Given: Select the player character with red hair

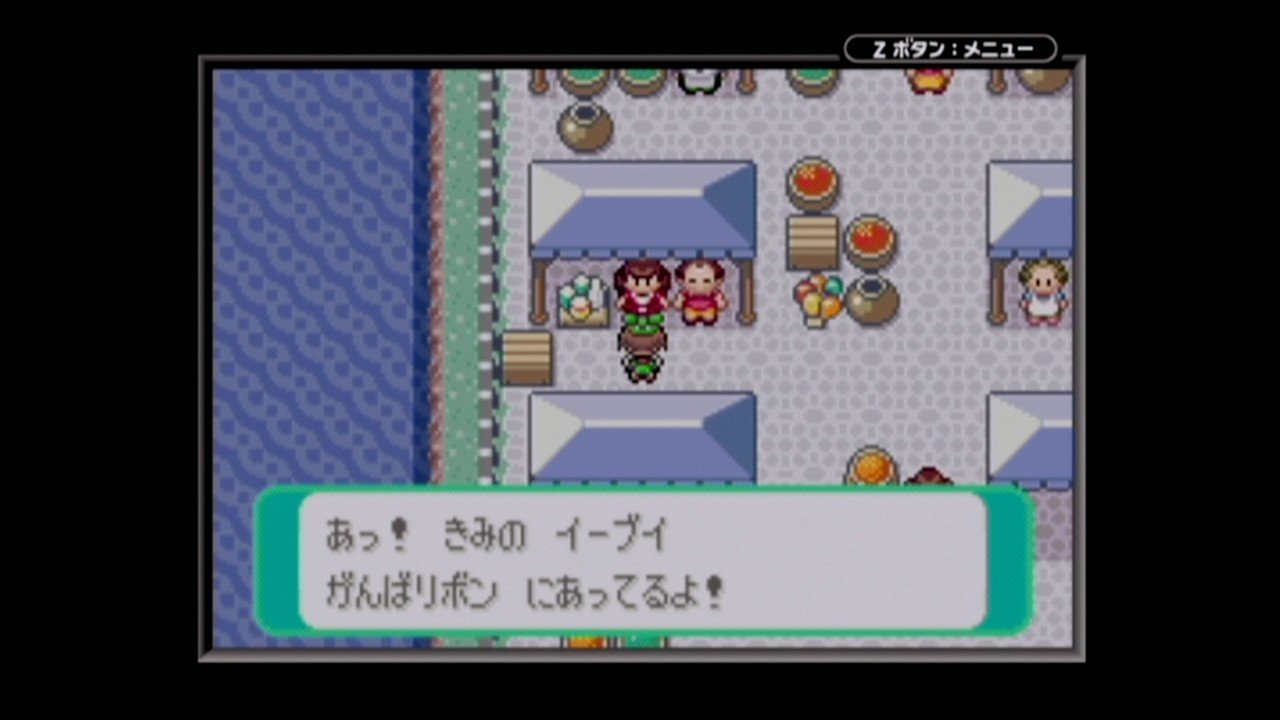Looking at the screenshot, I should (x=645, y=290).
